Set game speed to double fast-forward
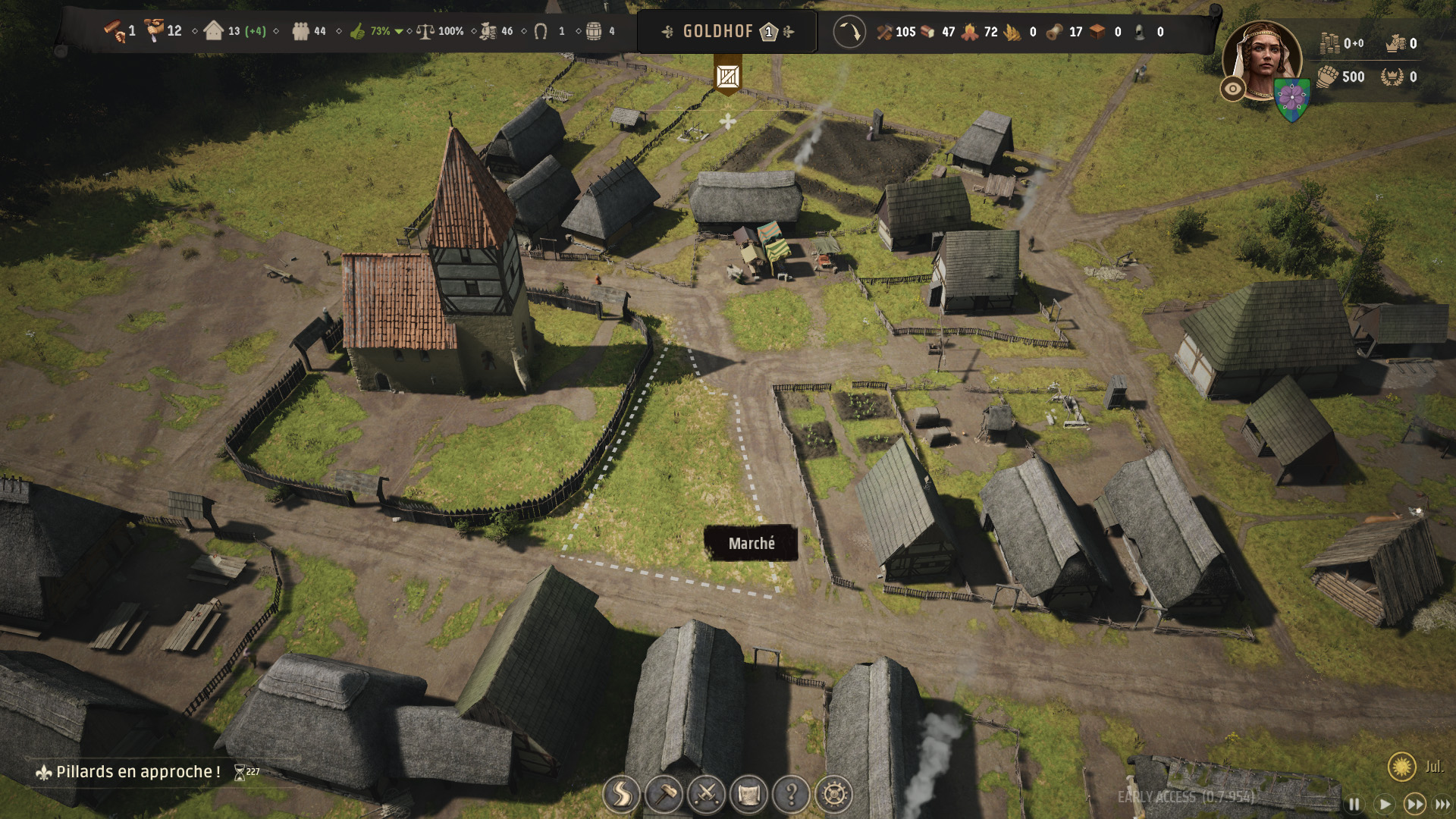The image size is (1456, 819). (1414, 804)
